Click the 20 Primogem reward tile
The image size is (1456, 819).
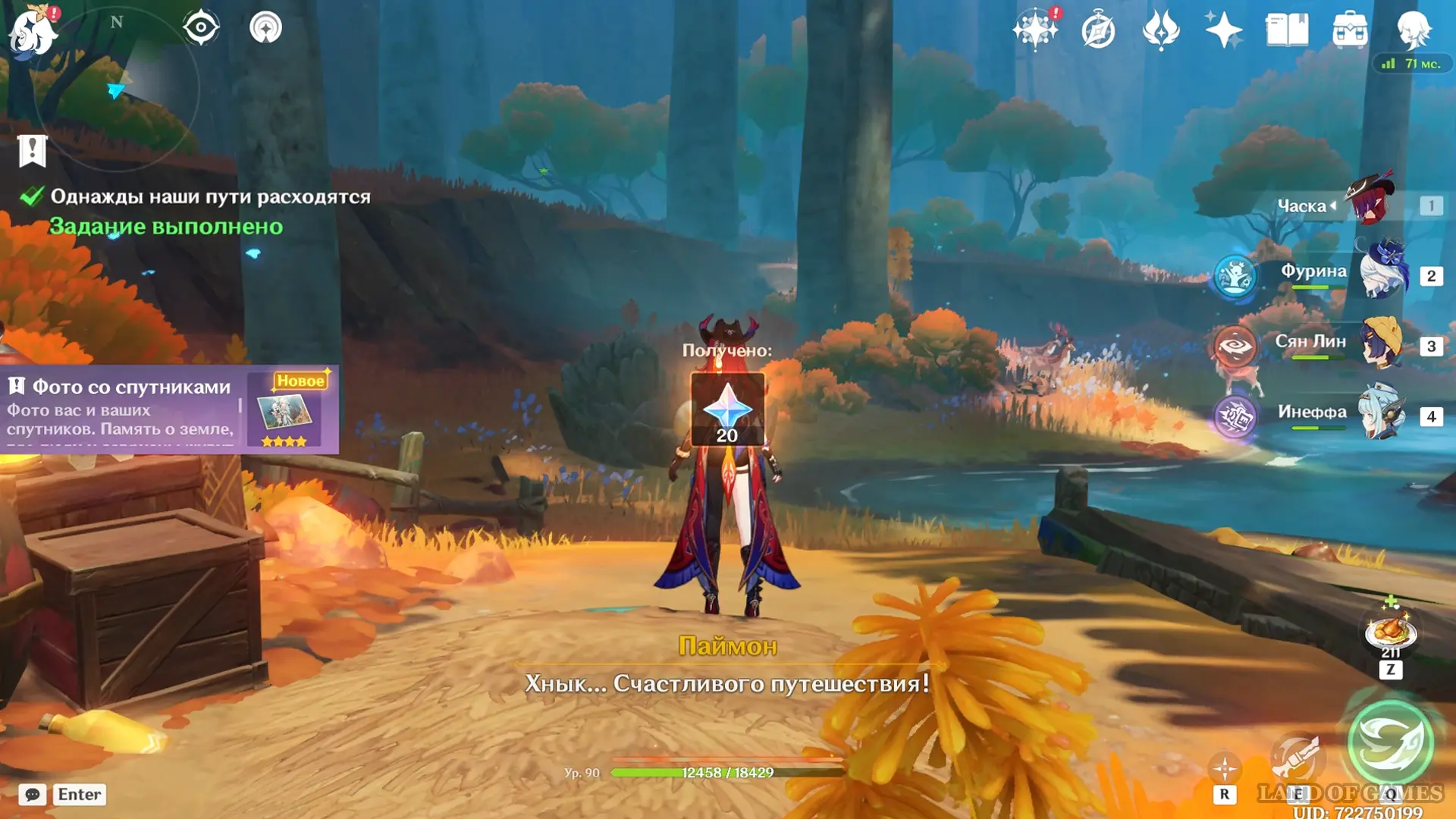727,409
